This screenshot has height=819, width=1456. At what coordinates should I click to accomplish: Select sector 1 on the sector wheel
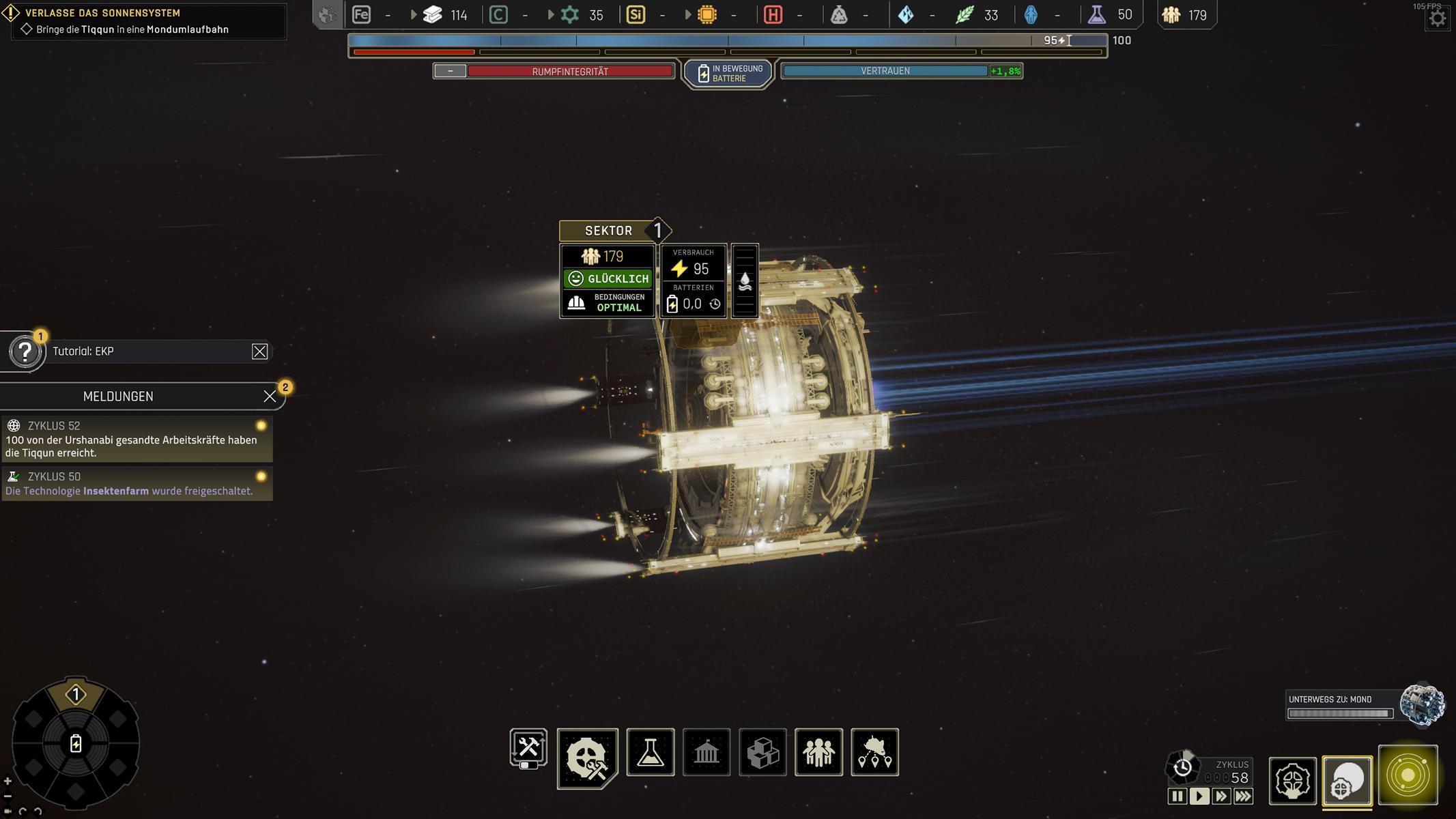(76, 695)
